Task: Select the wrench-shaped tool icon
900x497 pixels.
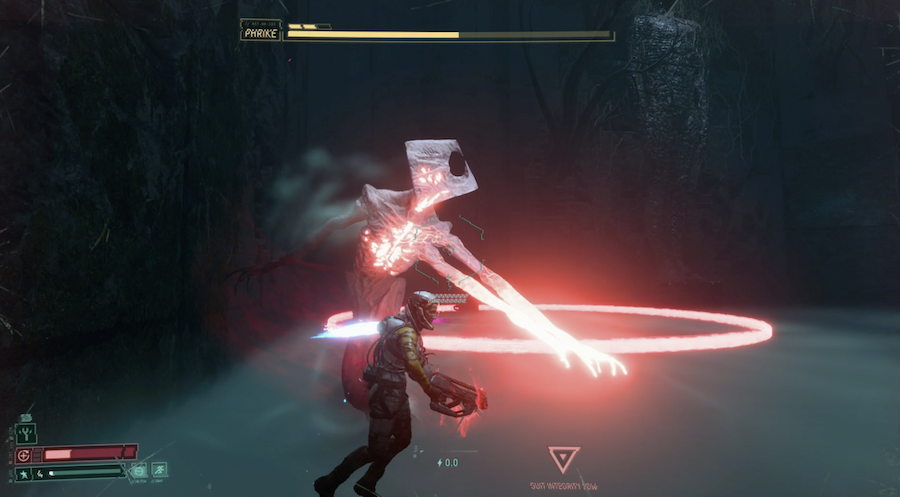Action: pyautogui.click(x=26, y=434)
